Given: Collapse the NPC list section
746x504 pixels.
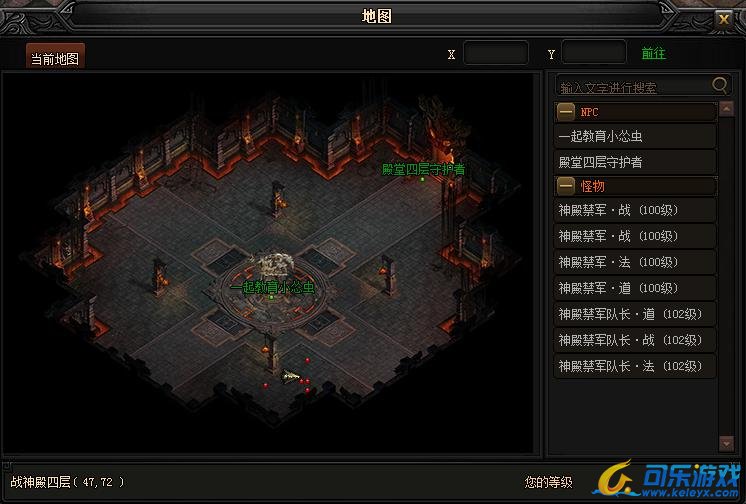Looking at the screenshot, I should [566, 112].
